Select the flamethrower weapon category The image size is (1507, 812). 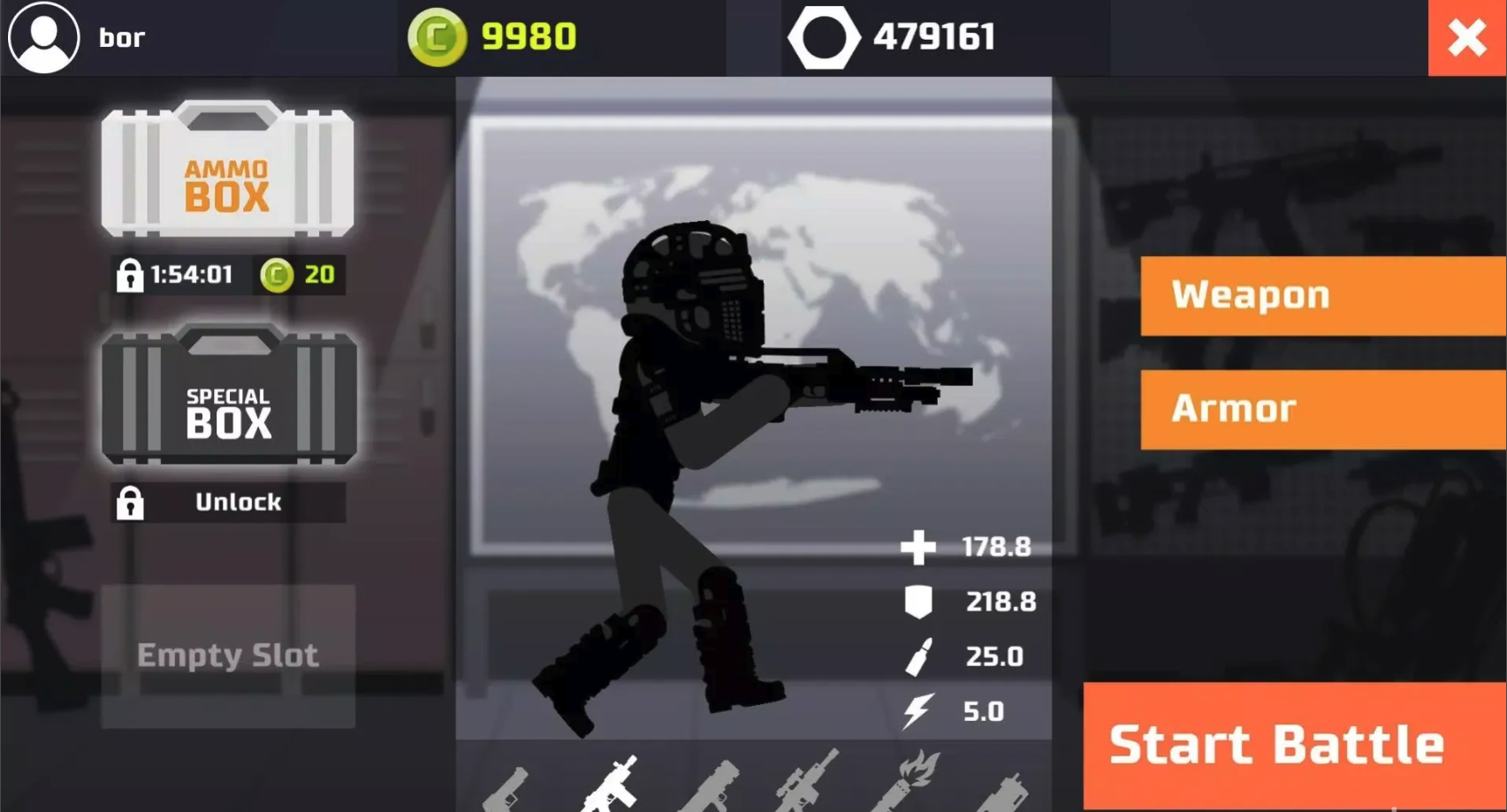pyautogui.click(x=909, y=782)
